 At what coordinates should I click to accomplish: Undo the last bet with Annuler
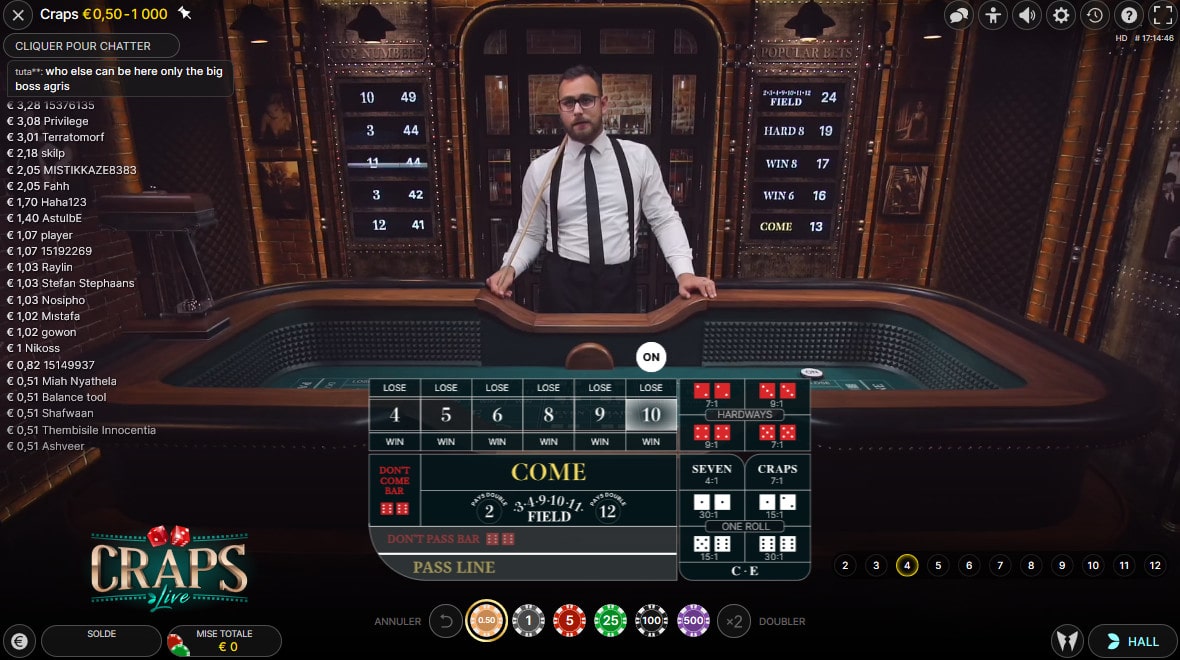pyautogui.click(x=446, y=621)
